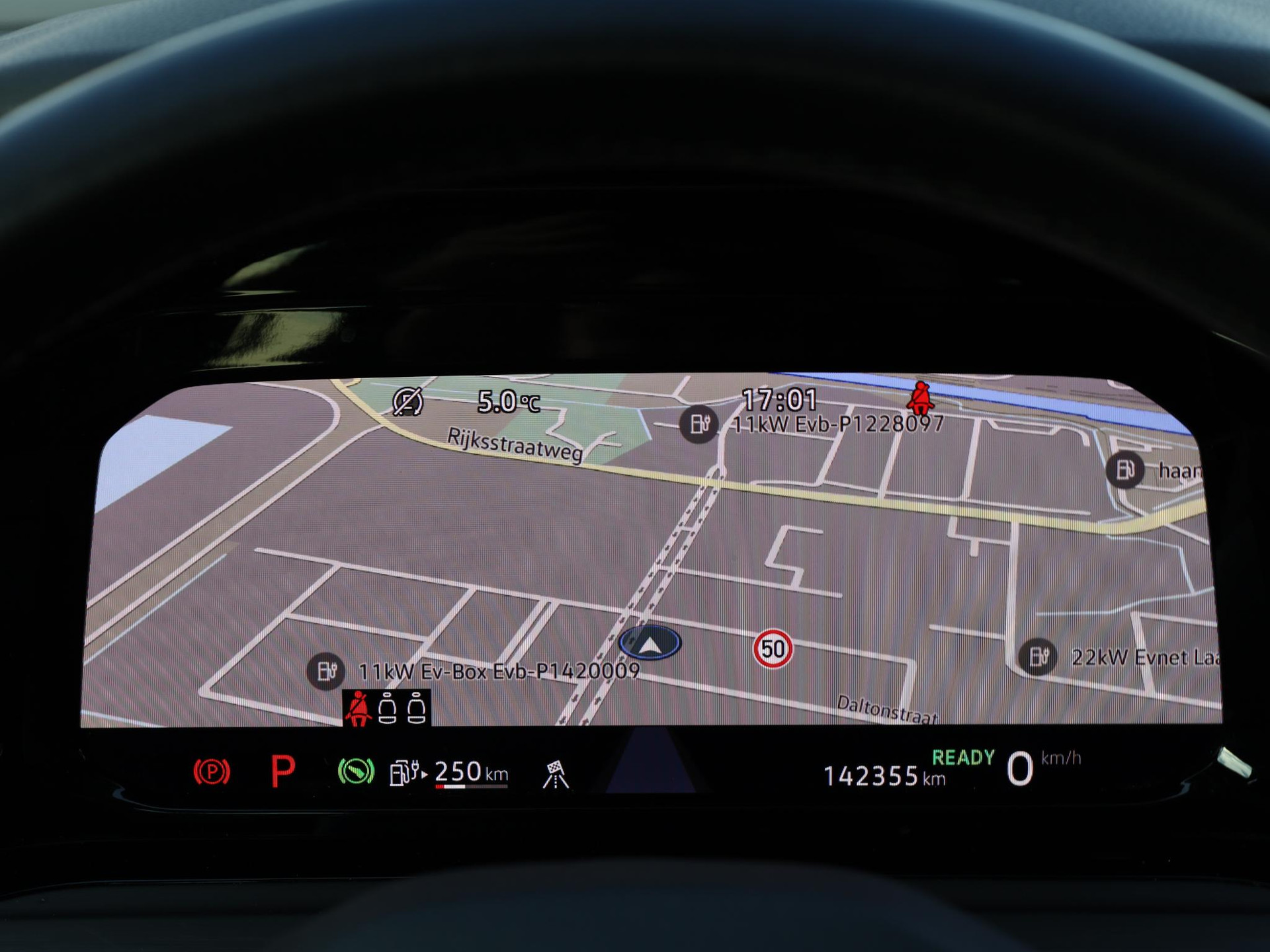This screenshot has height=952, width=1270.
Task: Click the green circular indicator icon
Action: pyautogui.click(x=356, y=772)
